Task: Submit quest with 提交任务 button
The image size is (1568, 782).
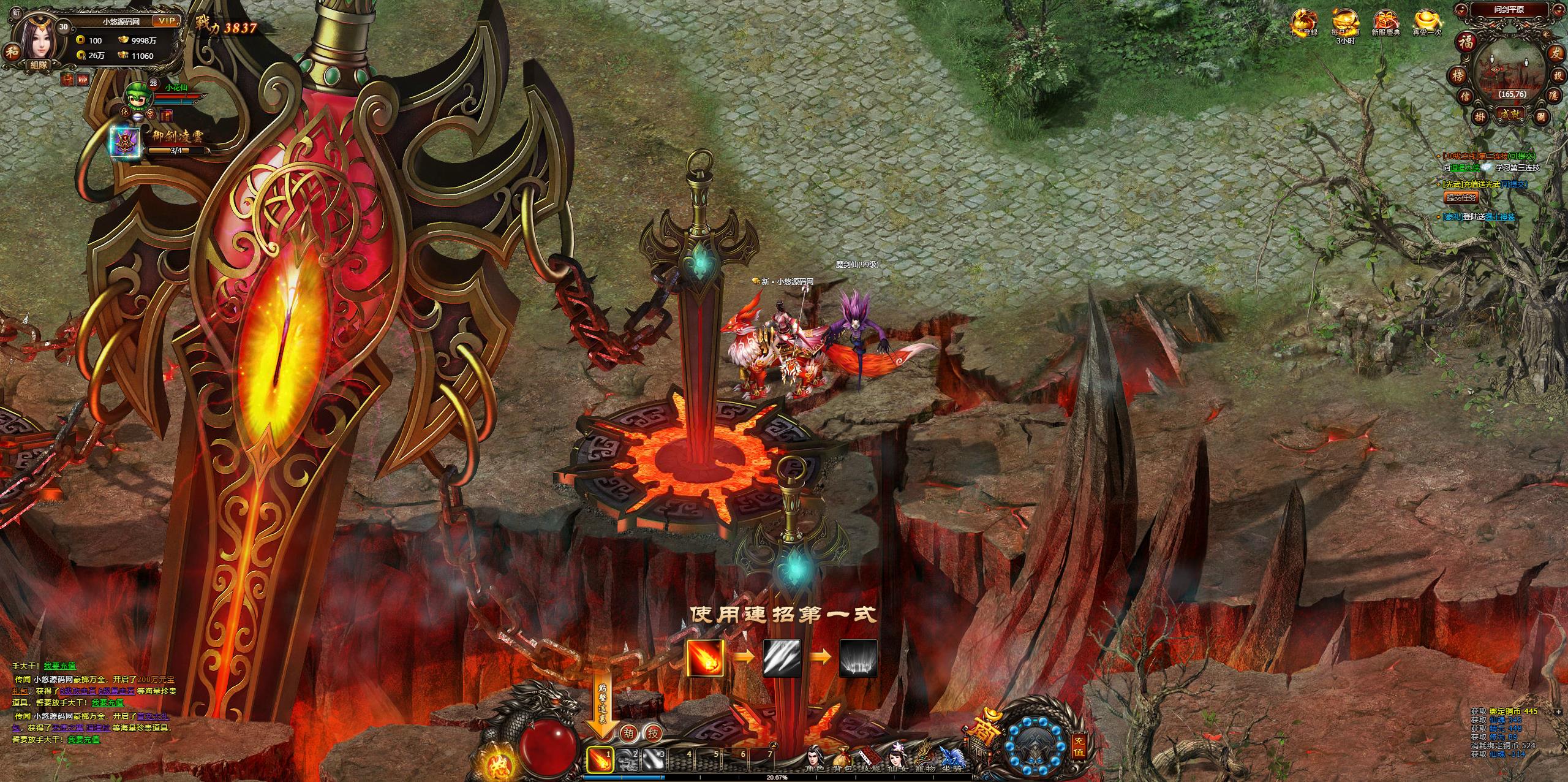Action: (1461, 197)
